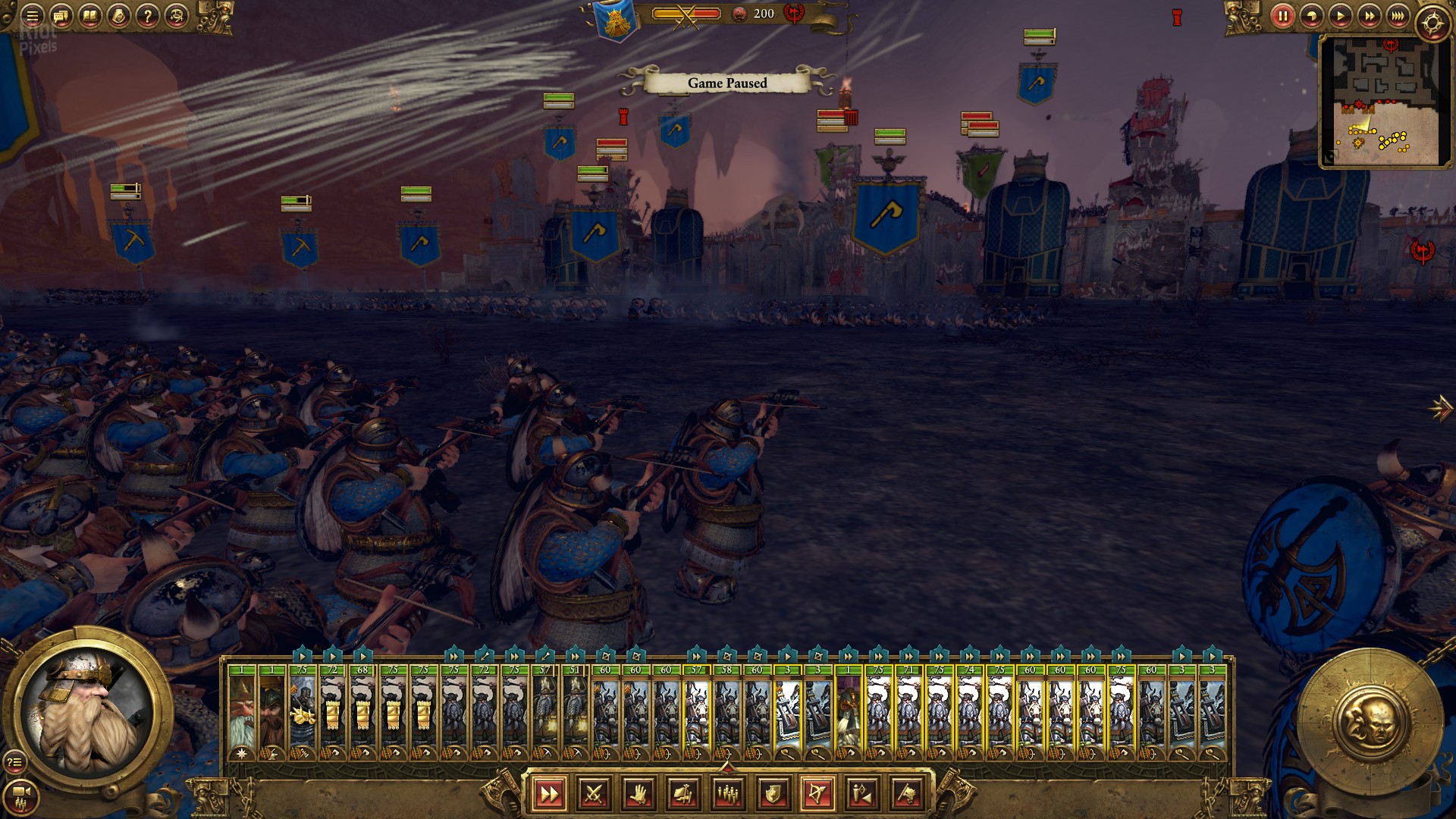Click on the battlefield minimap
Viewport: 1456px width, 819px height.
[1385, 101]
